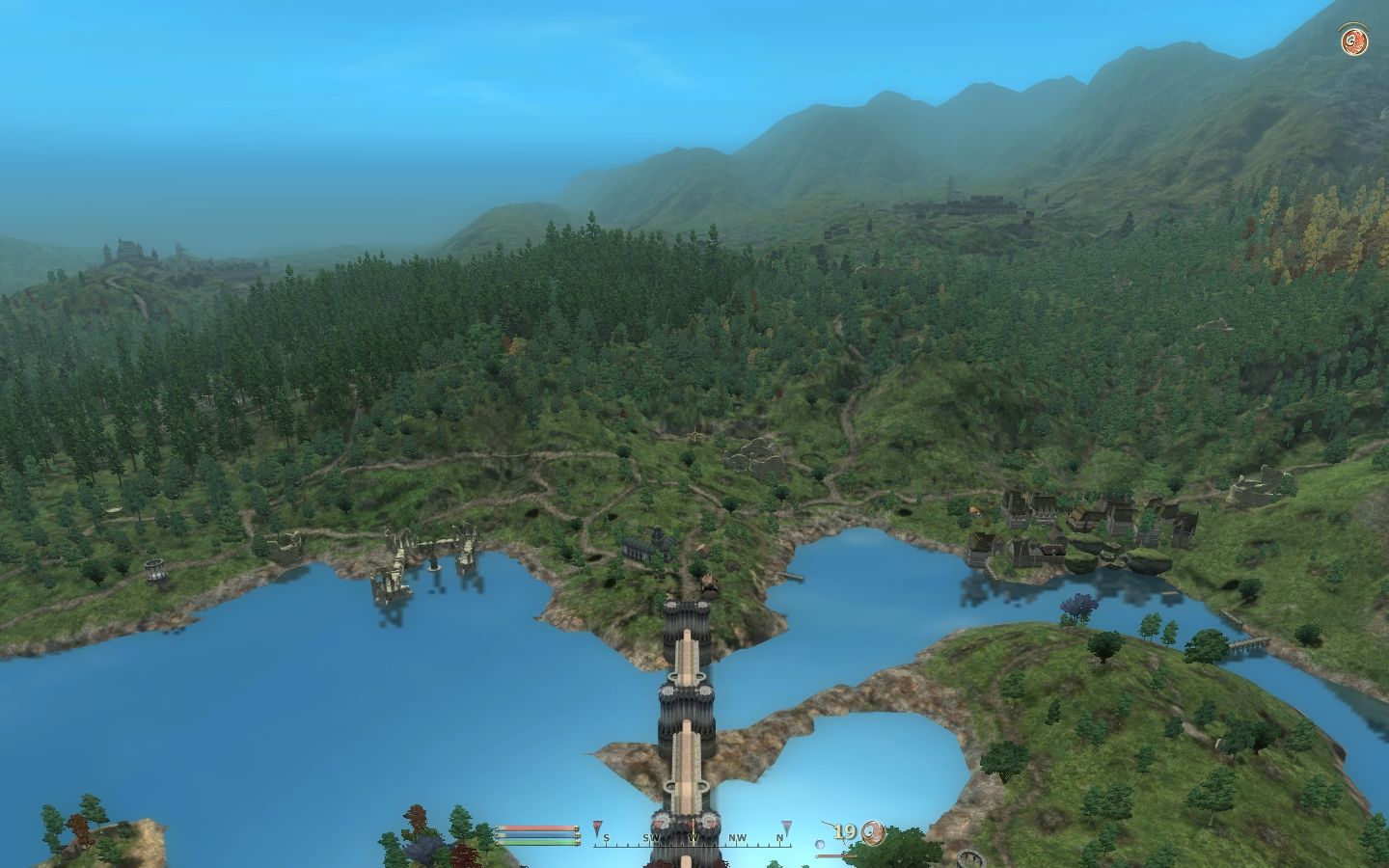Select the S direction marker on the compass
Viewport: 1389px width, 868px height.
[606, 839]
